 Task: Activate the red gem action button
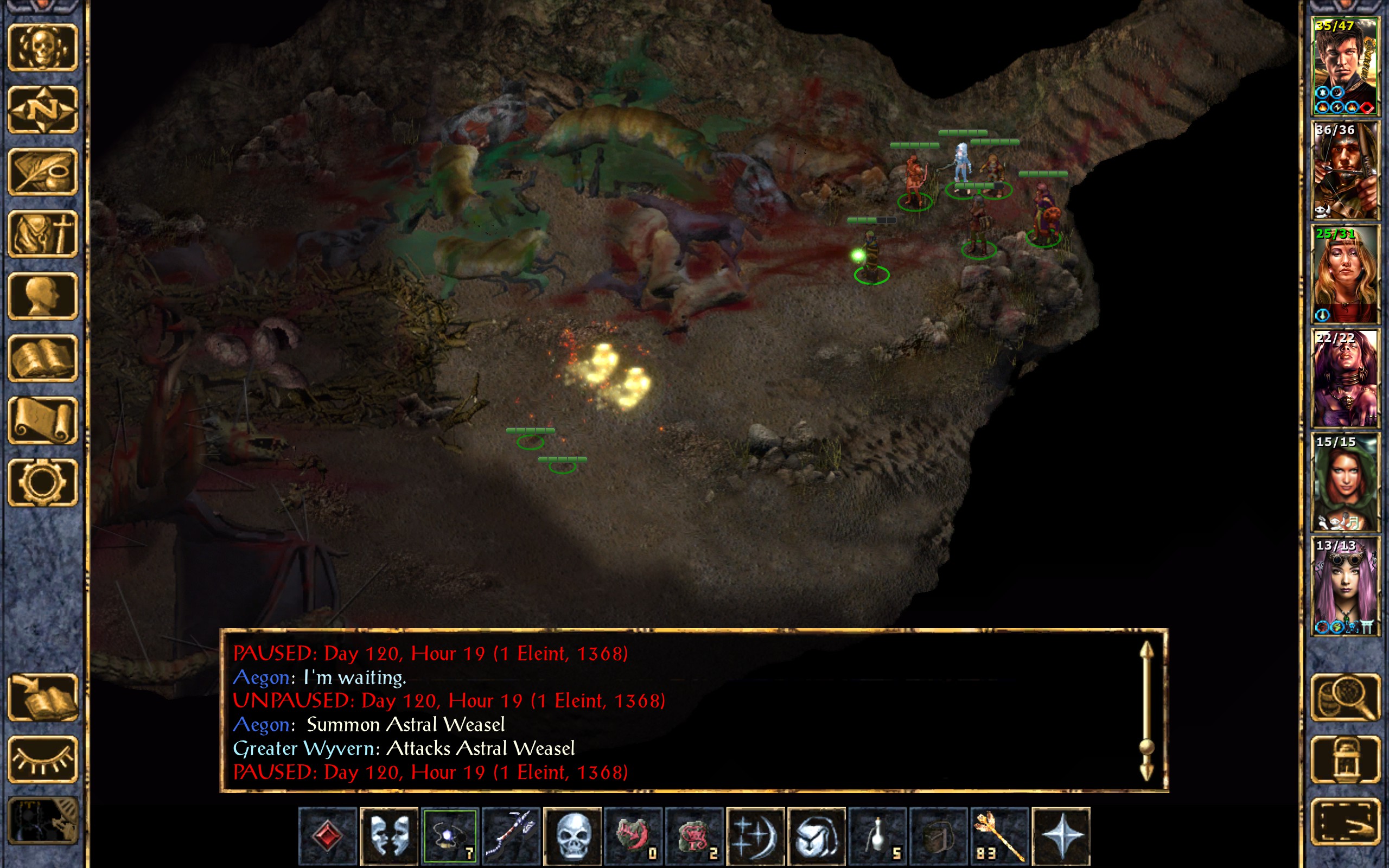coord(328,835)
